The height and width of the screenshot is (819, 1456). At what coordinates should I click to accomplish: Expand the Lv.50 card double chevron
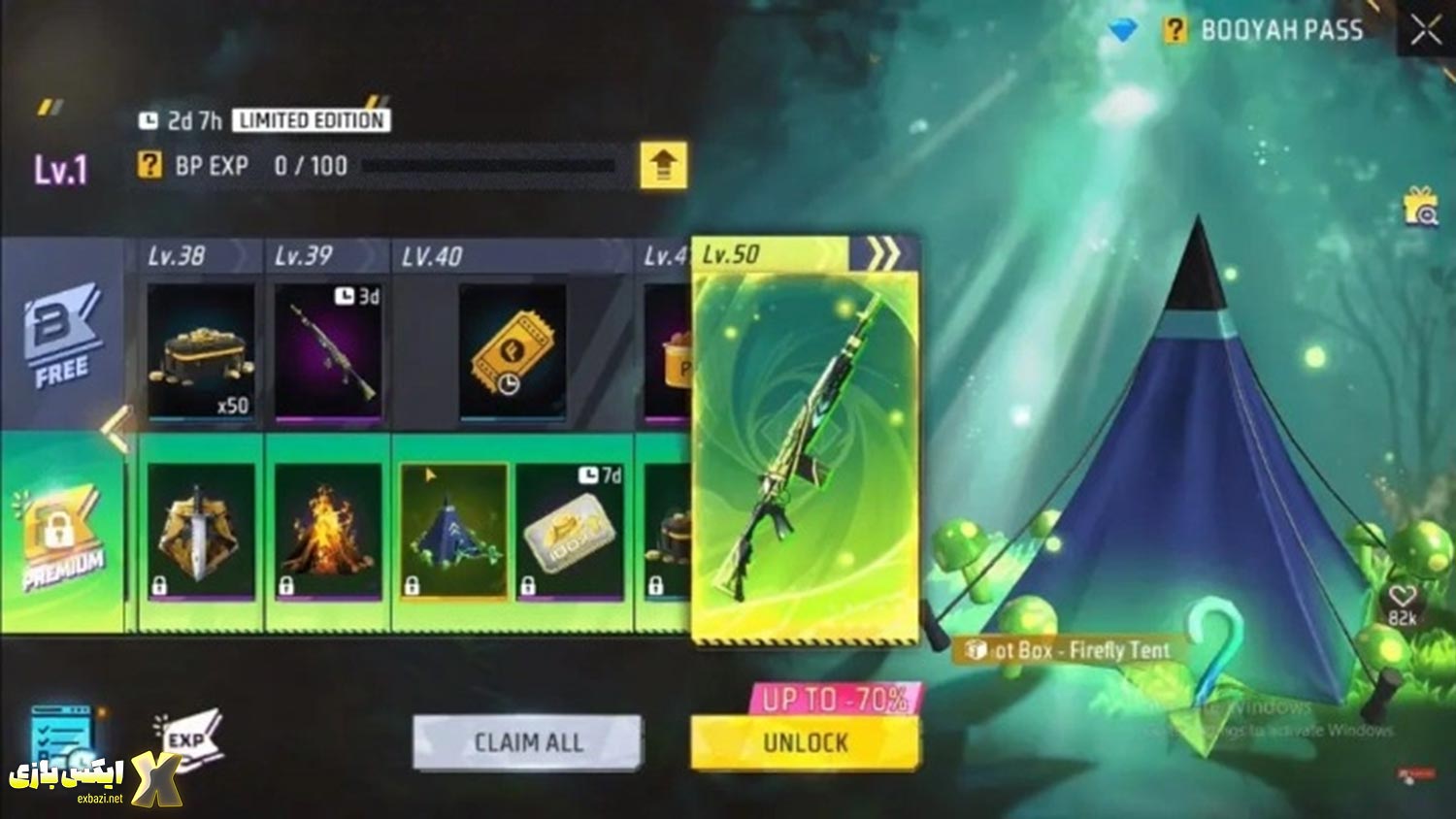tap(883, 252)
